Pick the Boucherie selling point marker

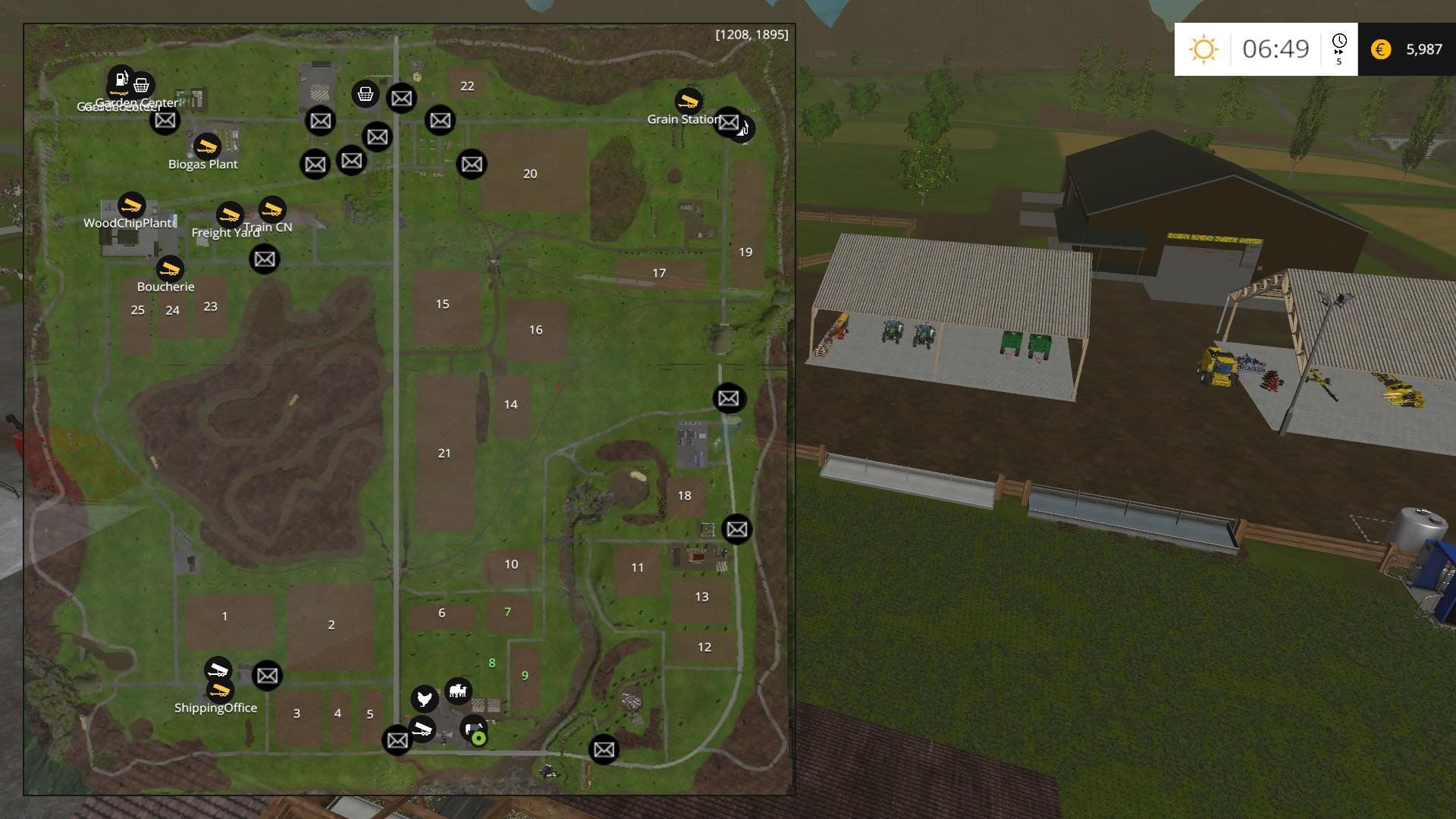(x=170, y=268)
